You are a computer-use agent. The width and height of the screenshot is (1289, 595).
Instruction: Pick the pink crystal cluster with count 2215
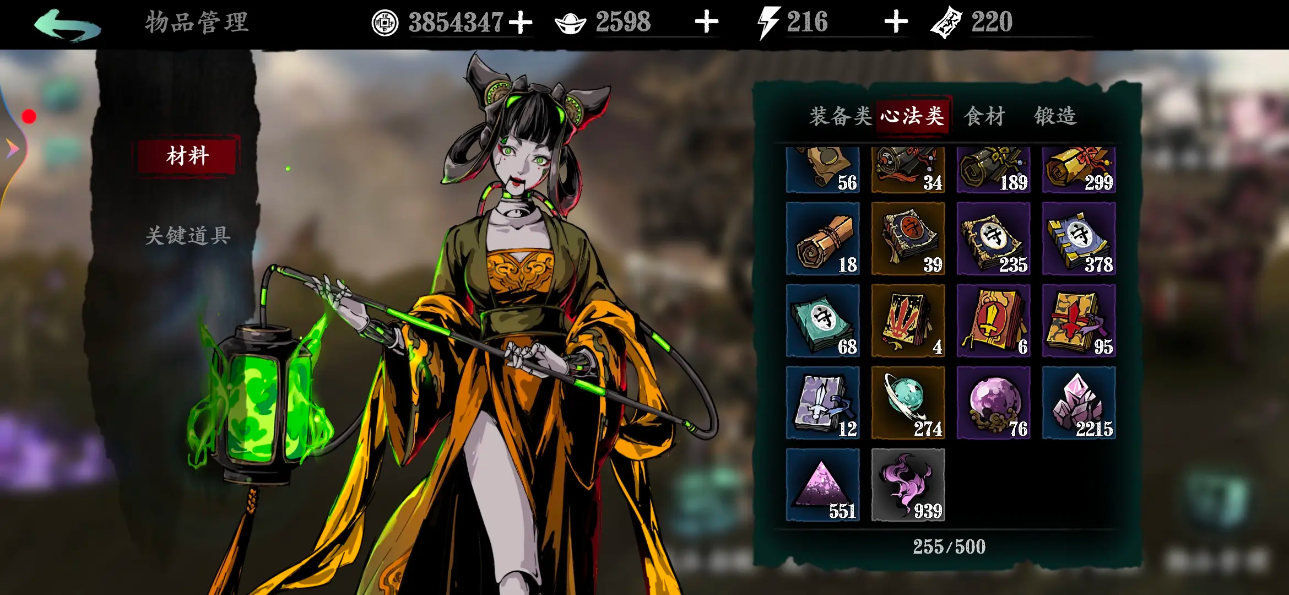1078,402
